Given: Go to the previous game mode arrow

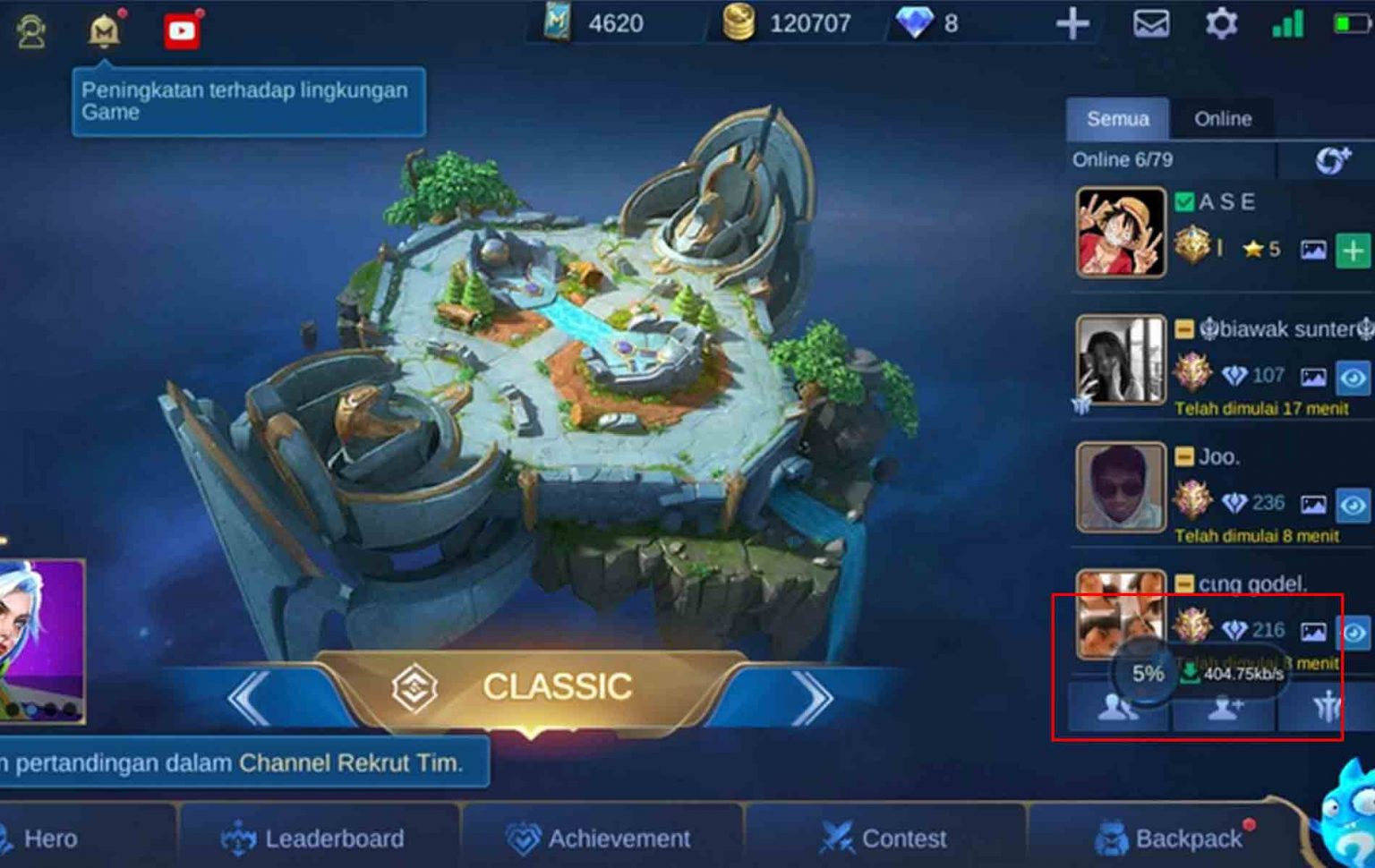Looking at the screenshot, I should pyautogui.click(x=250, y=697).
